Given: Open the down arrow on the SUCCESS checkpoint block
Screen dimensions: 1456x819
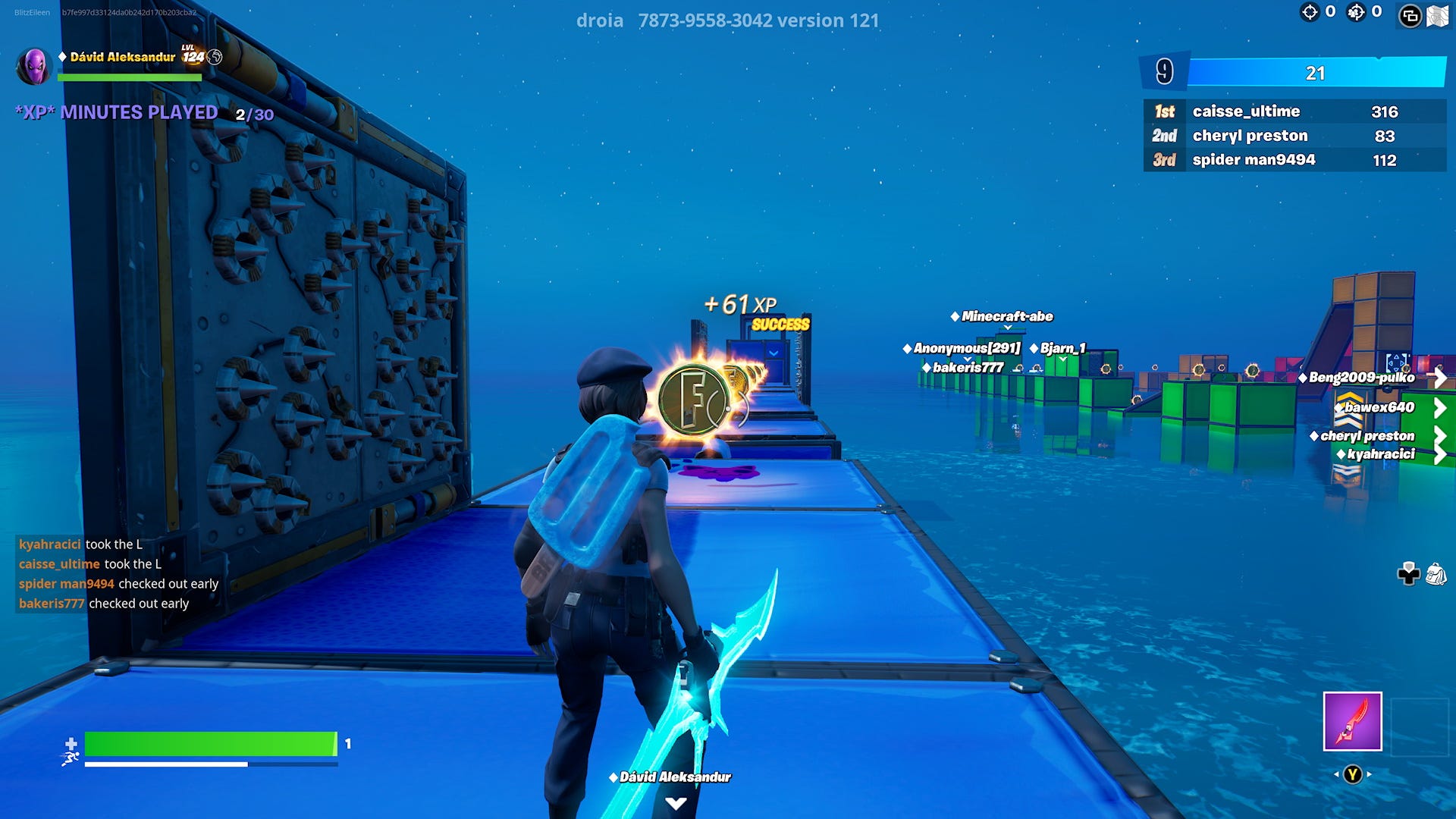Looking at the screenshot, I should point(772,351).
